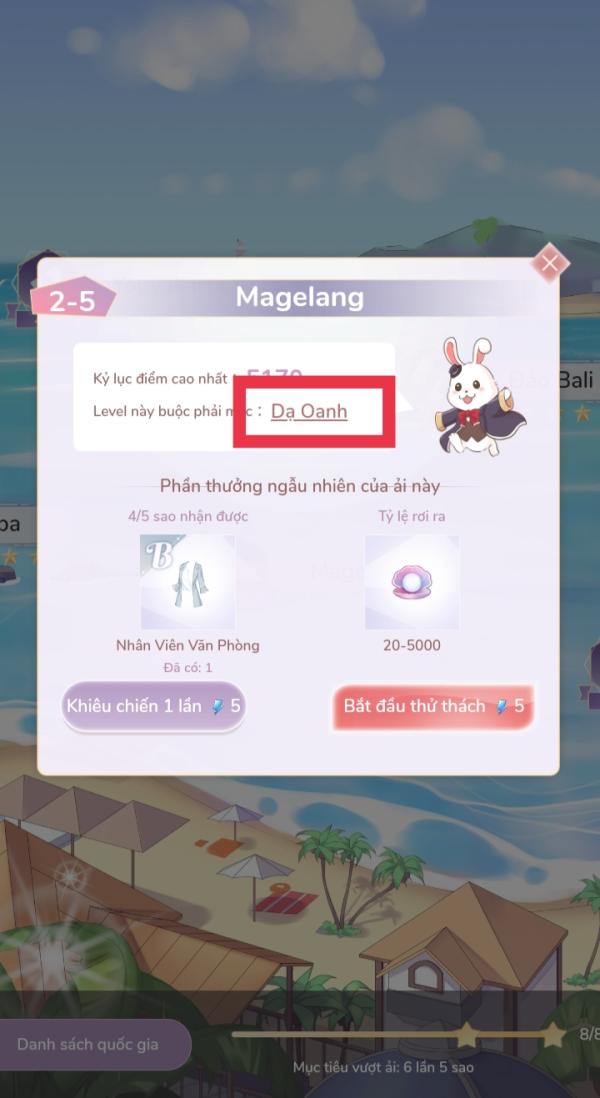600x1098 pixels.
Task: Open the Dạ Oanh required outfit link
Action: point(309,411)
